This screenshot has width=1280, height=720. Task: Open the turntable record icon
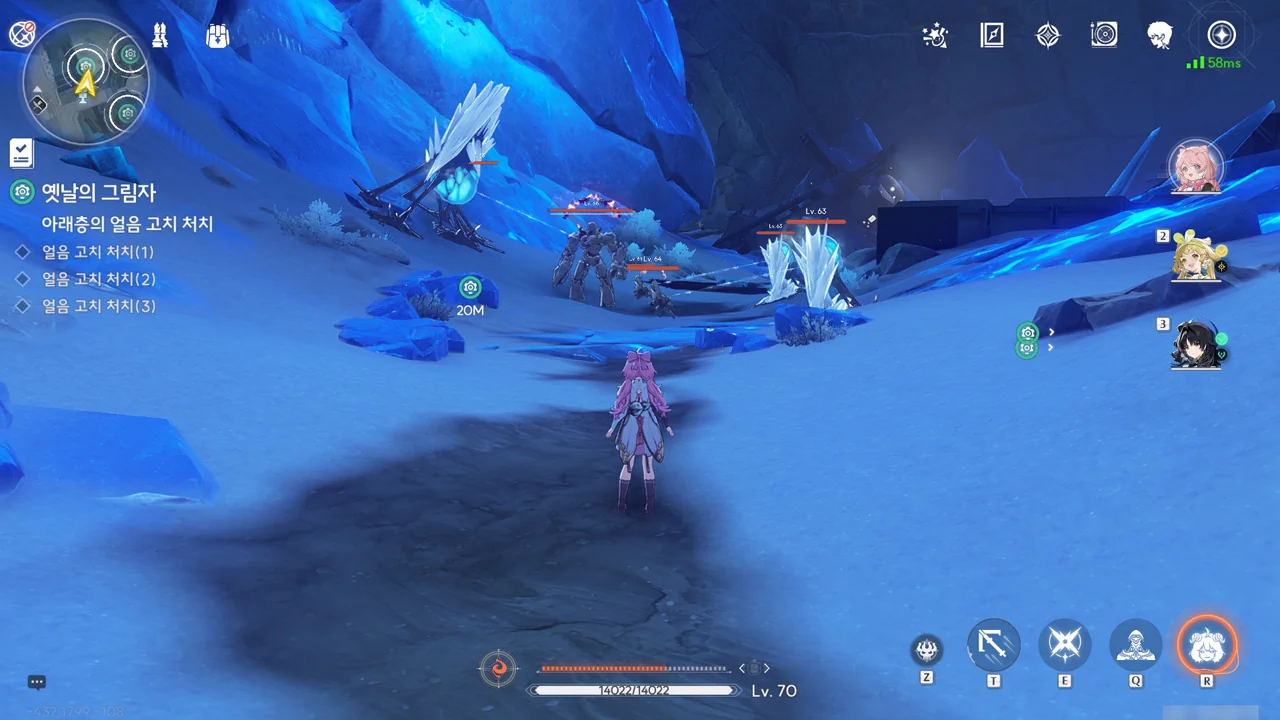click(x=1104, y=36)
